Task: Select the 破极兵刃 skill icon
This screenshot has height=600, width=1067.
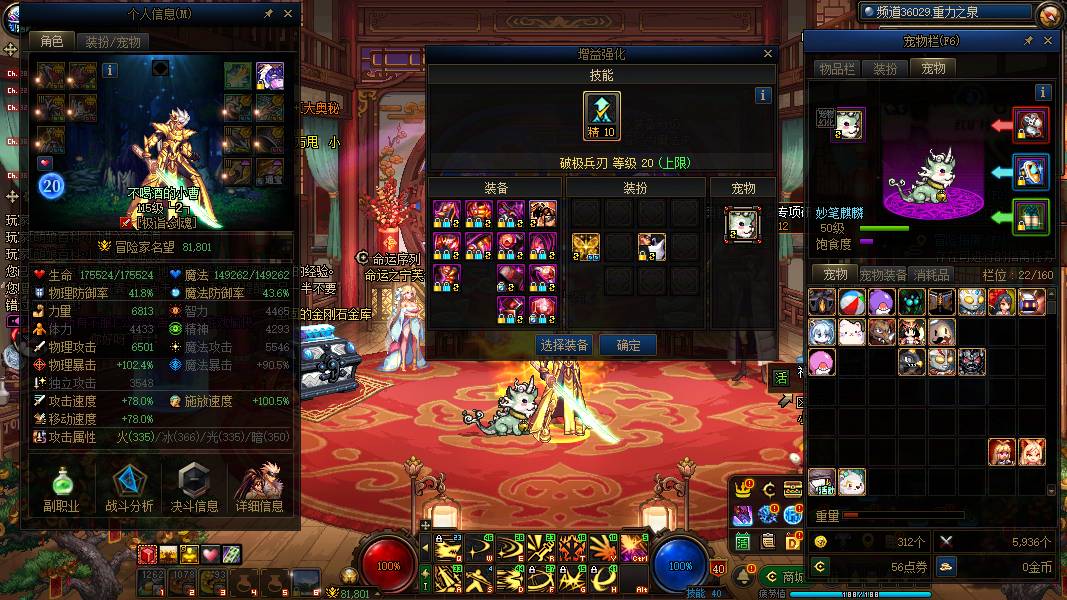Action: coord(602,116)
